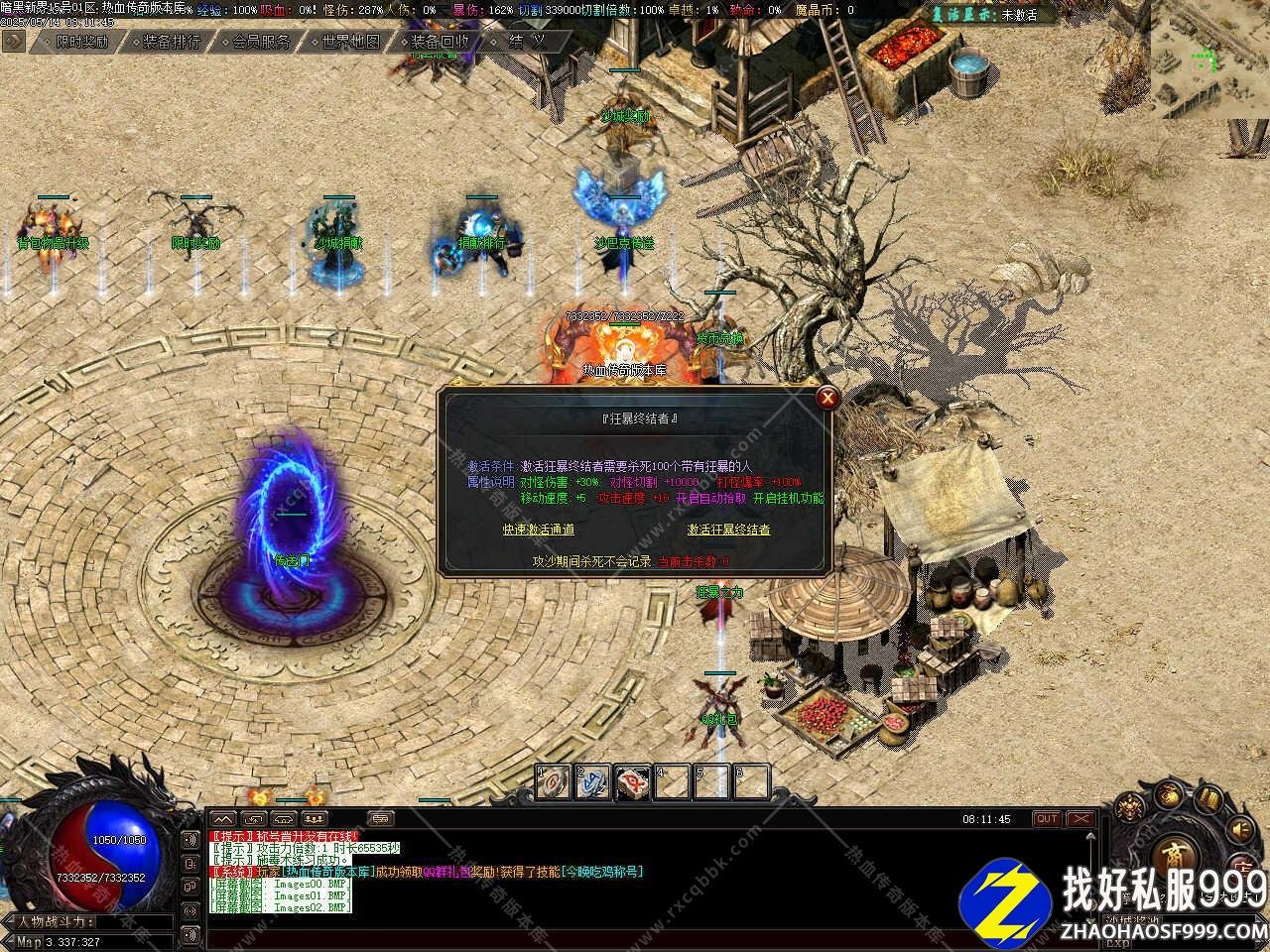Image resolution: width=1270 pixels, height=952 pixels.
Task: Click the QUT button in chat bar
Action: click(x=1046, y=819)
